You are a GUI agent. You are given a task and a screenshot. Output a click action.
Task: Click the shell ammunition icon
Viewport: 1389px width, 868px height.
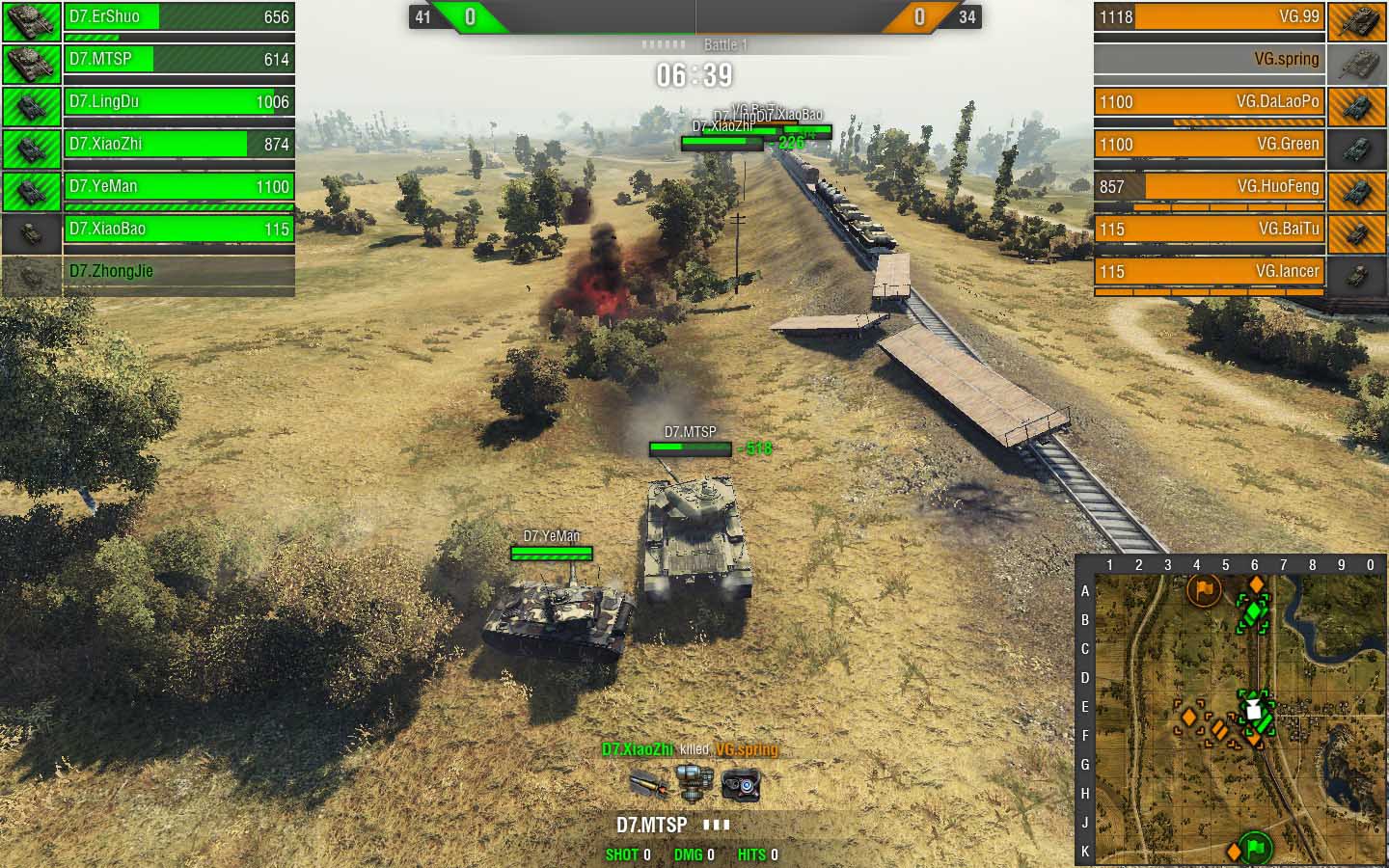[x=647, y=785]
